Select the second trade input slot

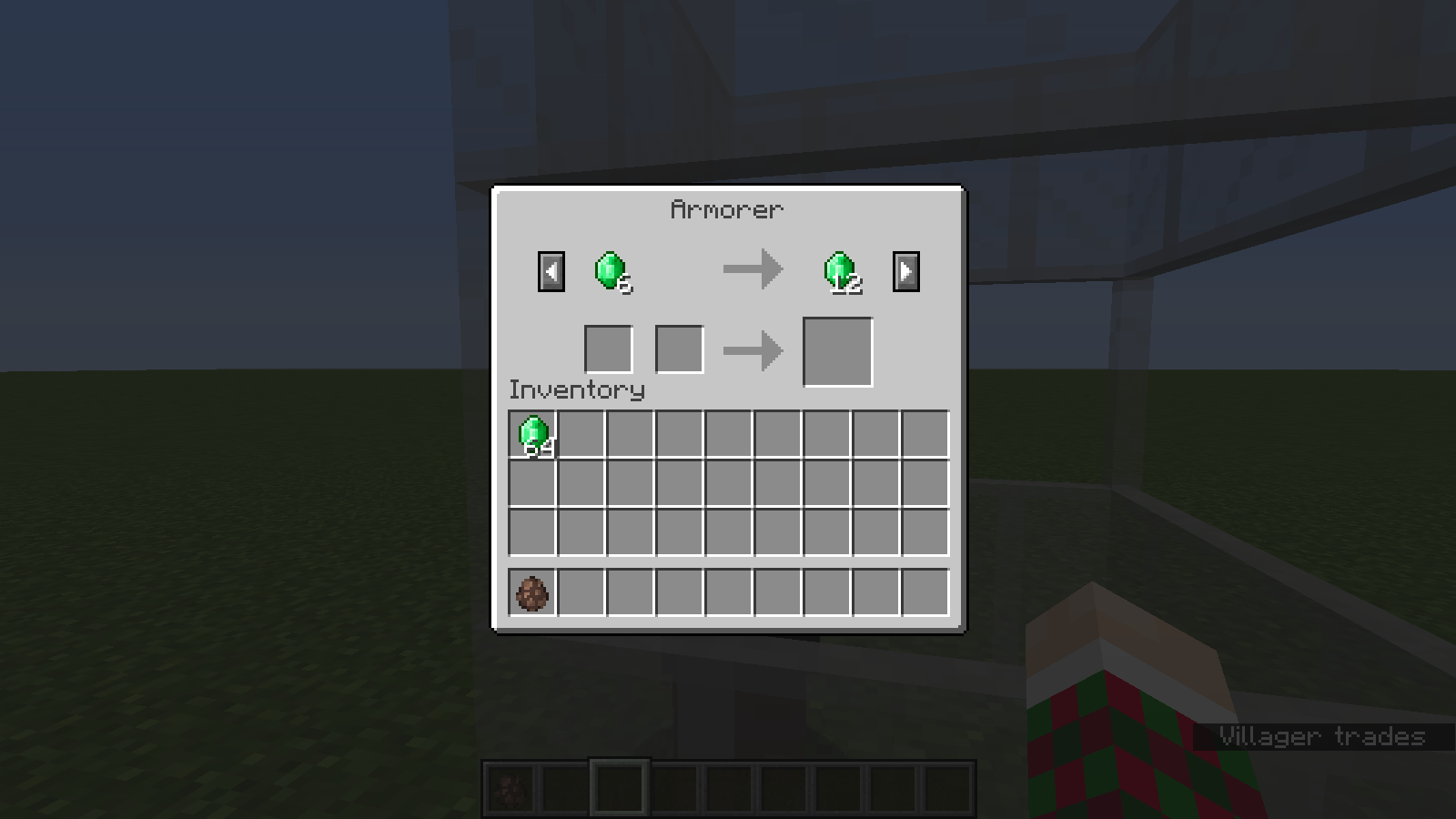[678, 349]
